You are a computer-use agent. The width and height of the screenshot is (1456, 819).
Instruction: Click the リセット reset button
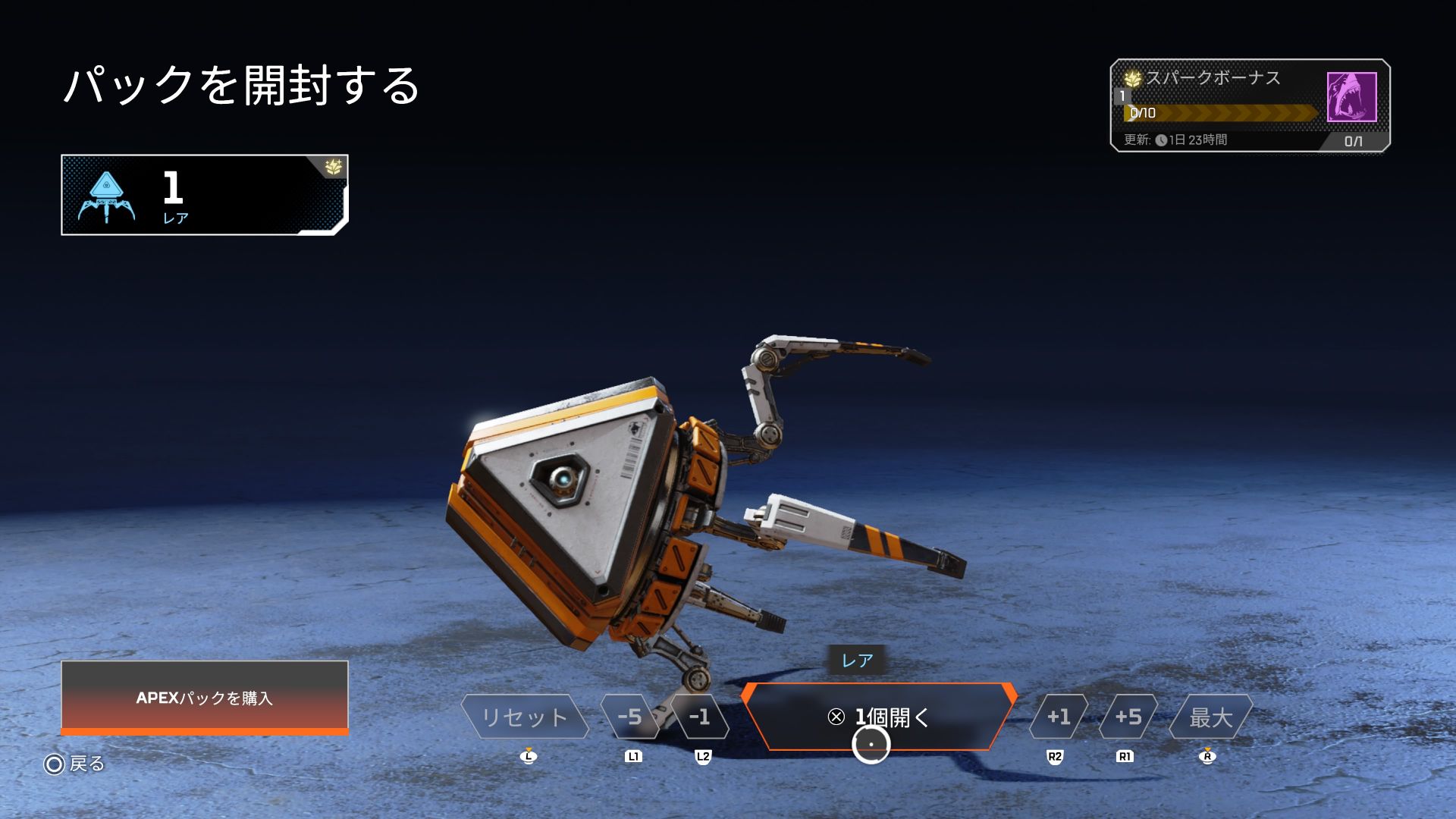524,717
